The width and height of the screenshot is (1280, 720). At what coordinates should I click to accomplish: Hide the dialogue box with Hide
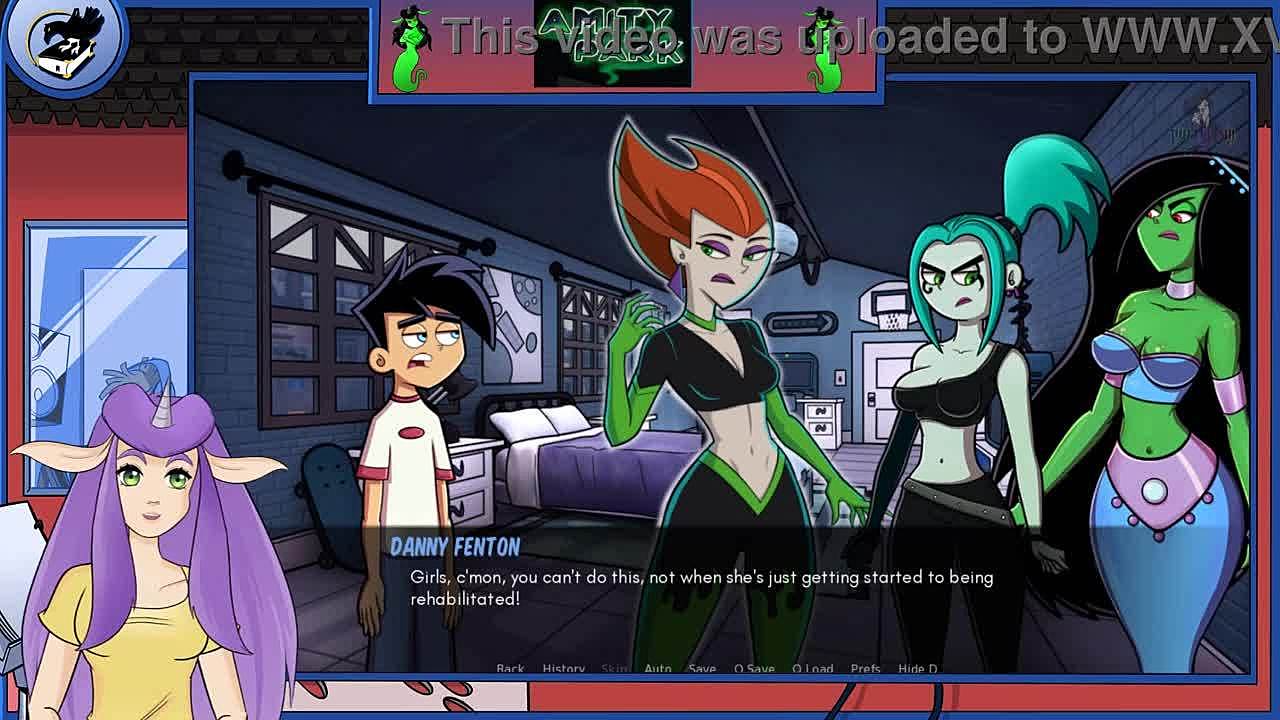tap(917, 668)
